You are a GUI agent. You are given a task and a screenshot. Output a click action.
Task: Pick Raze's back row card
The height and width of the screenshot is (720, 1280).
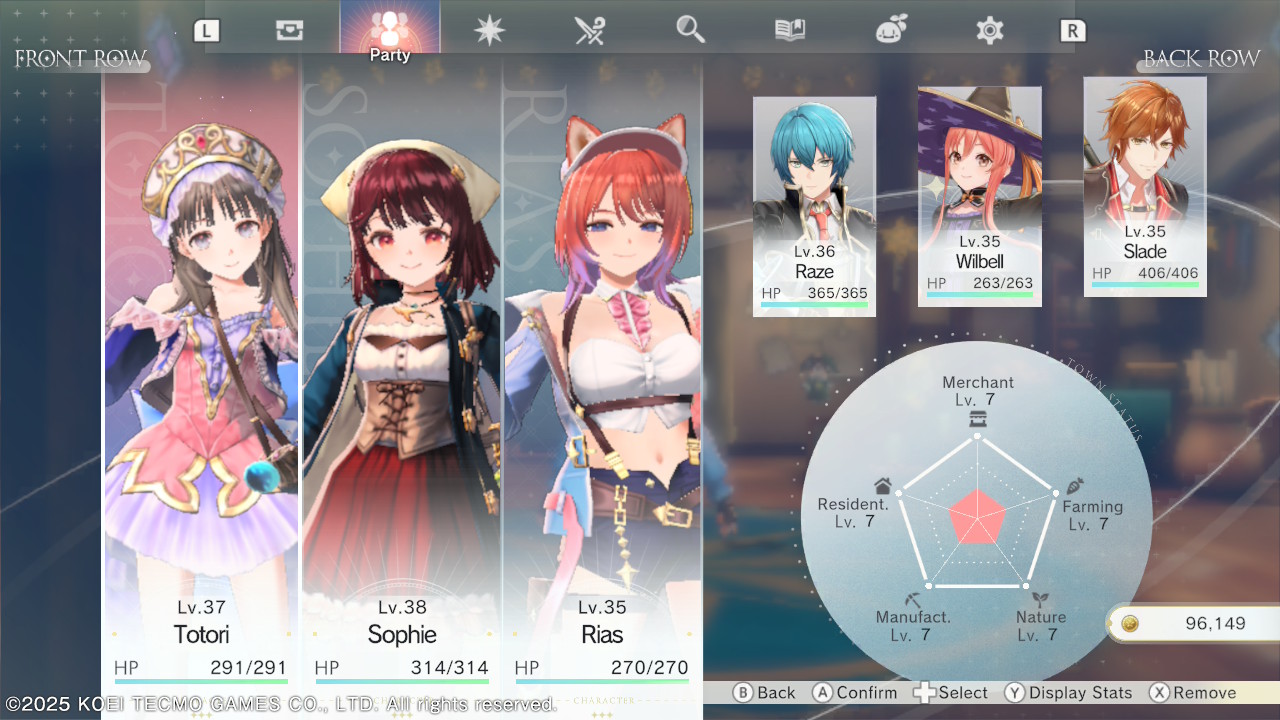tap(814, 206)
